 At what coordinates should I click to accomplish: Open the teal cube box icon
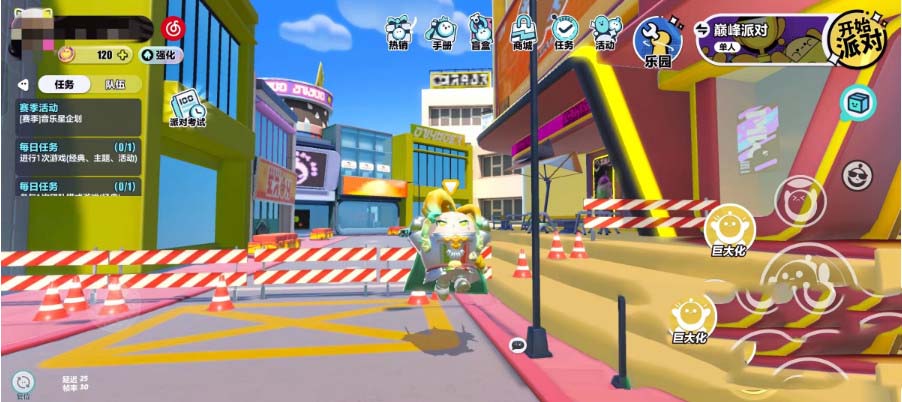[x=857, y=101]
